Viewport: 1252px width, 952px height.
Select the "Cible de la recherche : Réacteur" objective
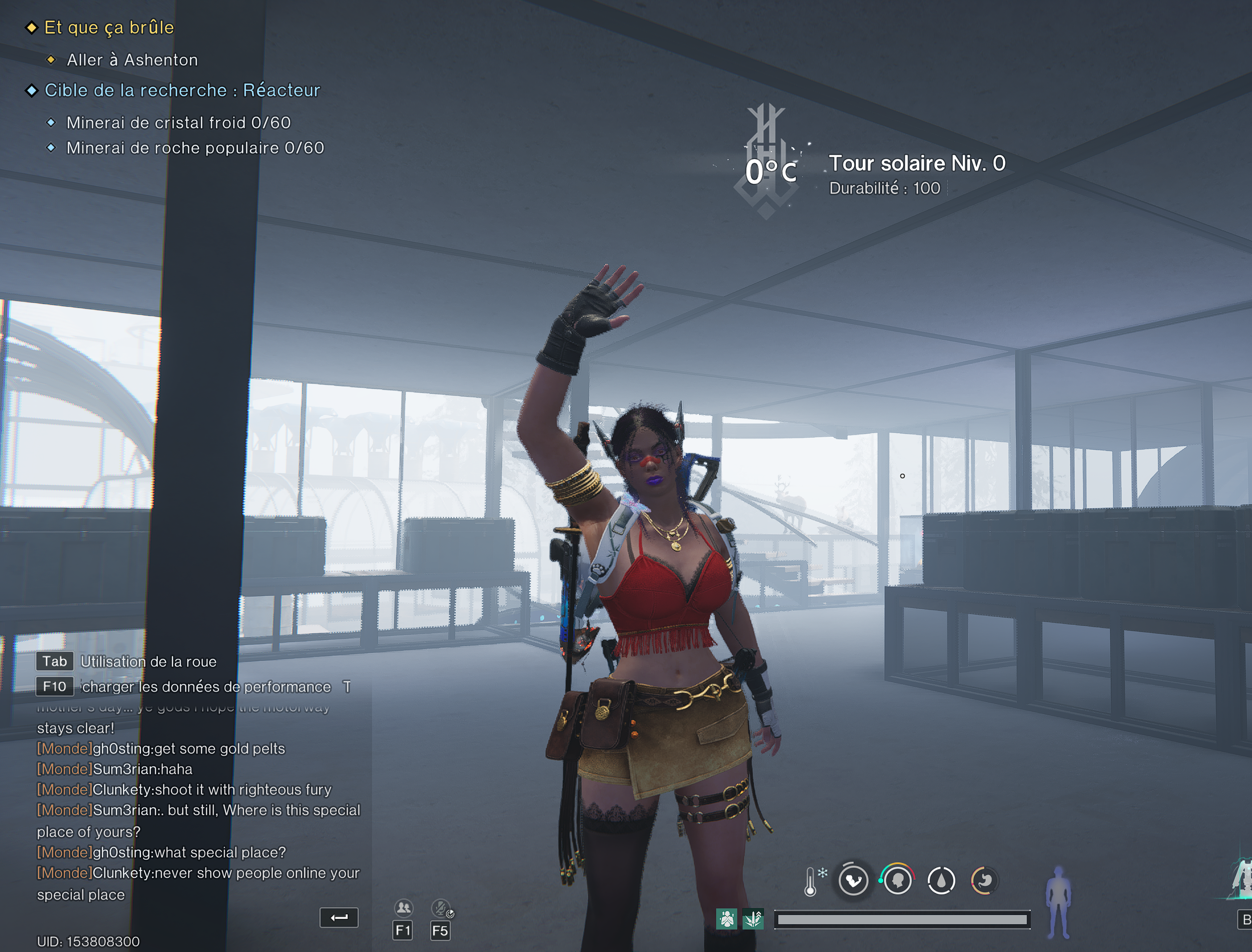[x=182, y=90]
